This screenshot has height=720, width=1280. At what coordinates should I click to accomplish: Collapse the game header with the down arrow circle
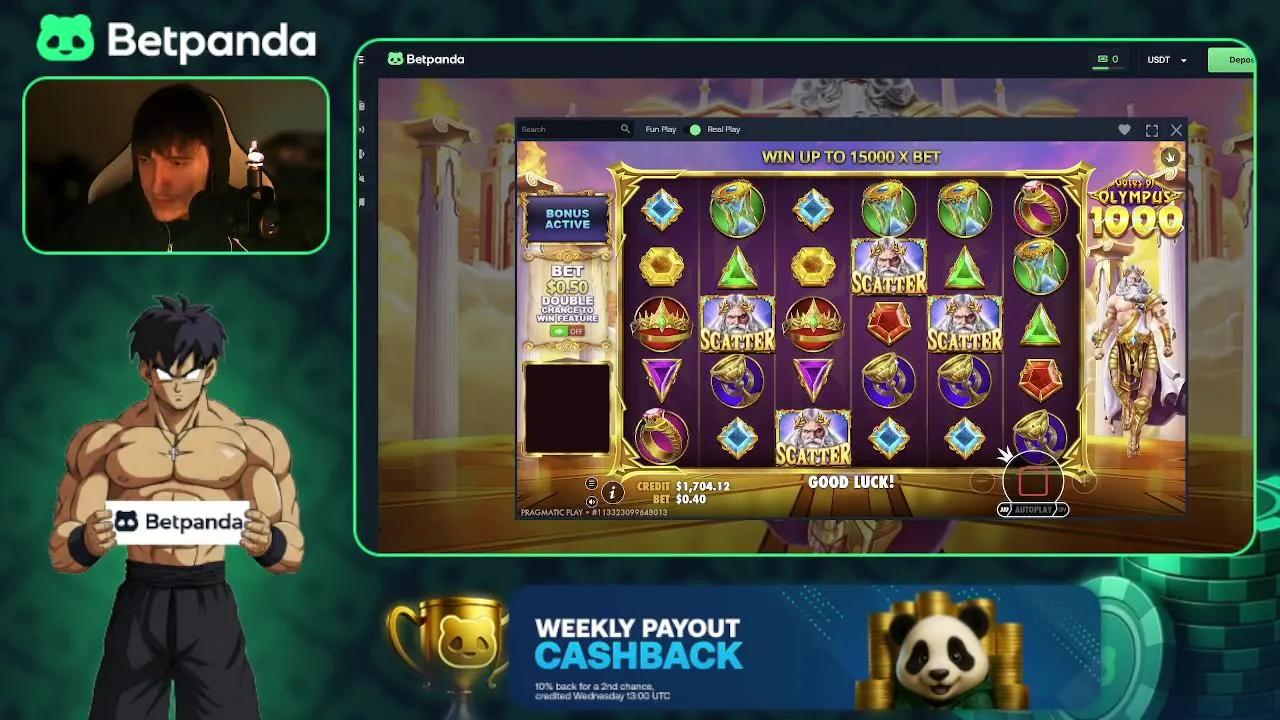tap(1170, 157)
